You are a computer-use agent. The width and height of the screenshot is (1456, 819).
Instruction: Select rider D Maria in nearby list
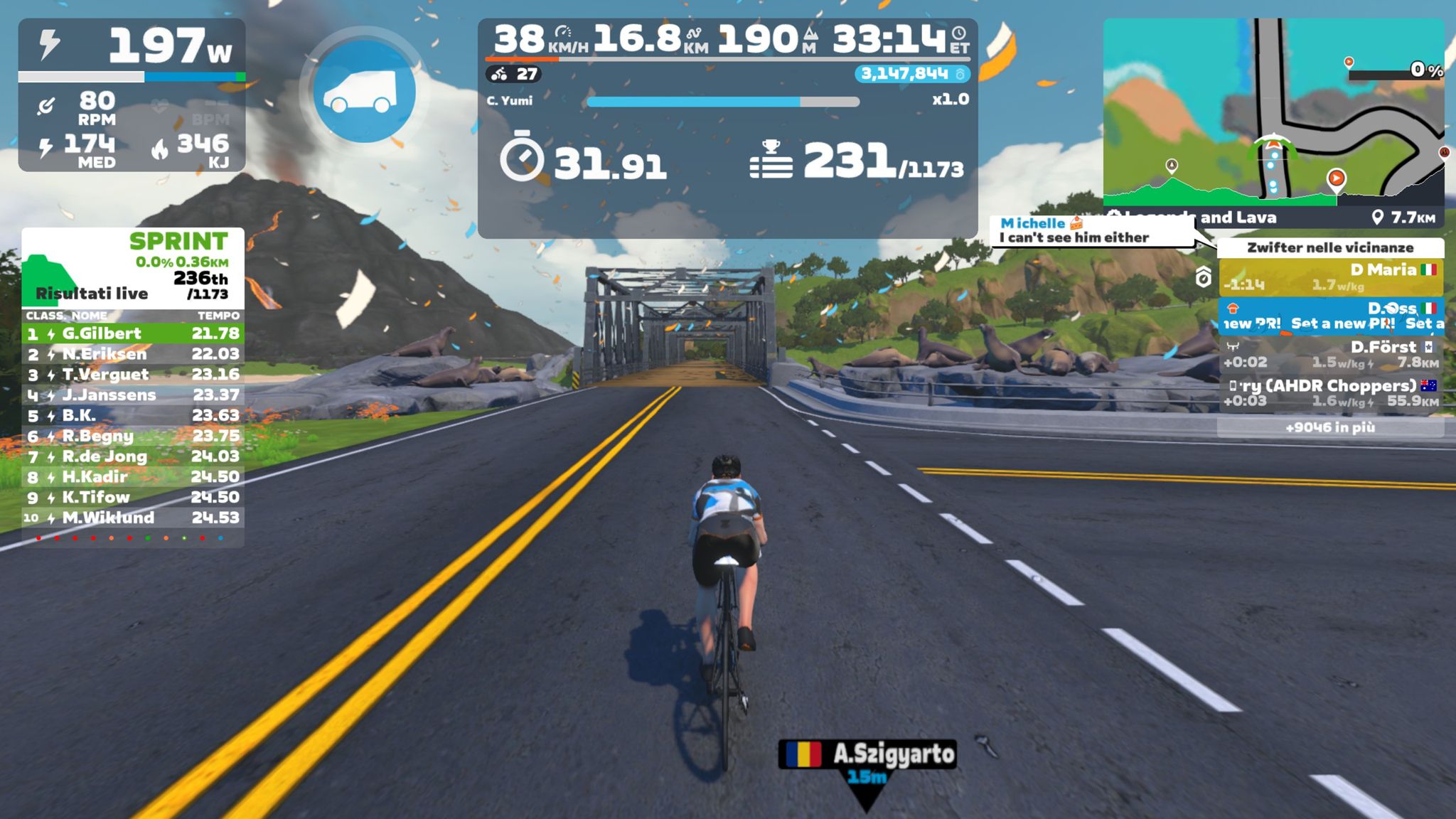click(x=1330, y=277)
